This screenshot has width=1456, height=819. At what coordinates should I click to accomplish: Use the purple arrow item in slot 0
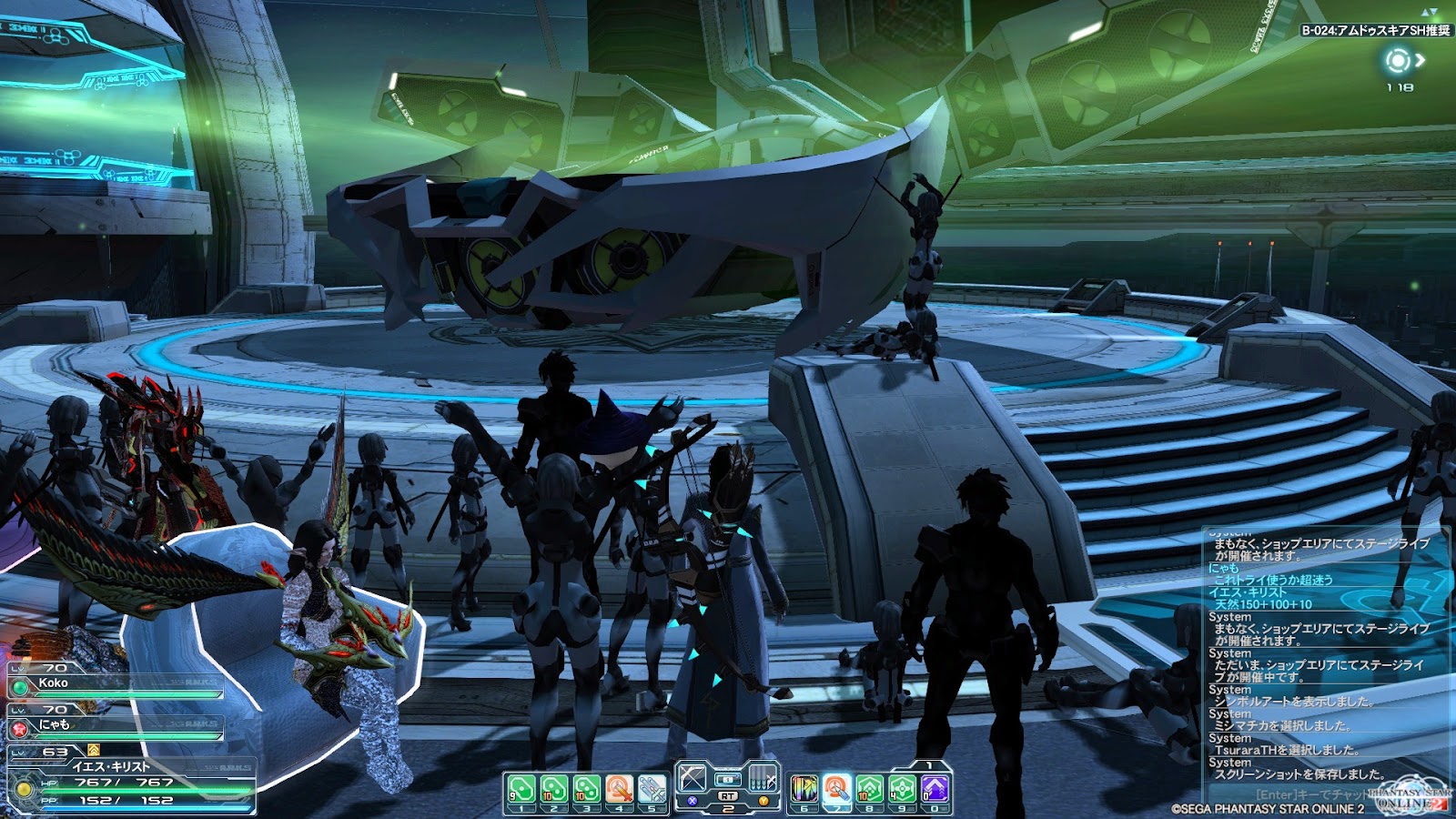click(935, 788)
